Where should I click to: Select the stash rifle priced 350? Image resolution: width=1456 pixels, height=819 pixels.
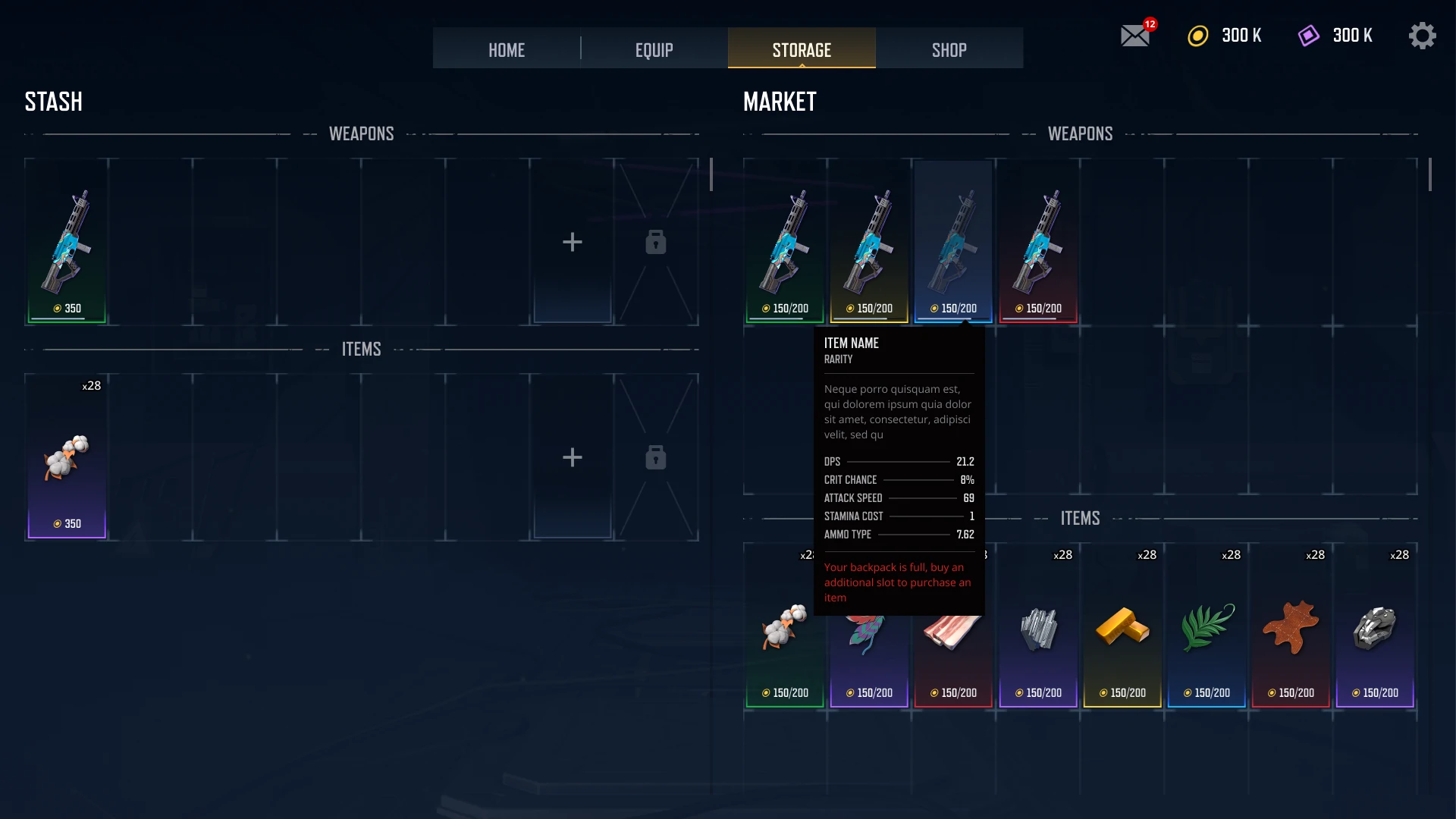[x=67, y=243]
